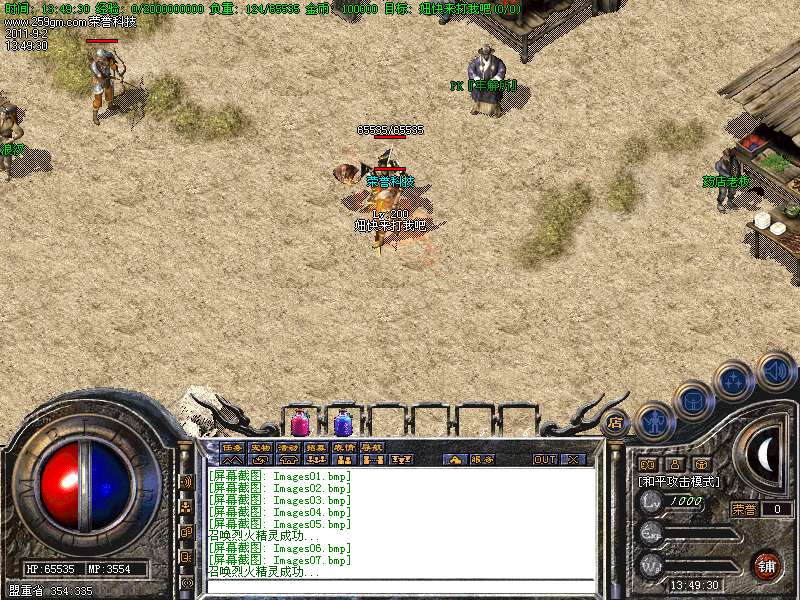This screenshot has width=800, height=600.
Task: Click the chat text input line
Action: click(400, 585)
